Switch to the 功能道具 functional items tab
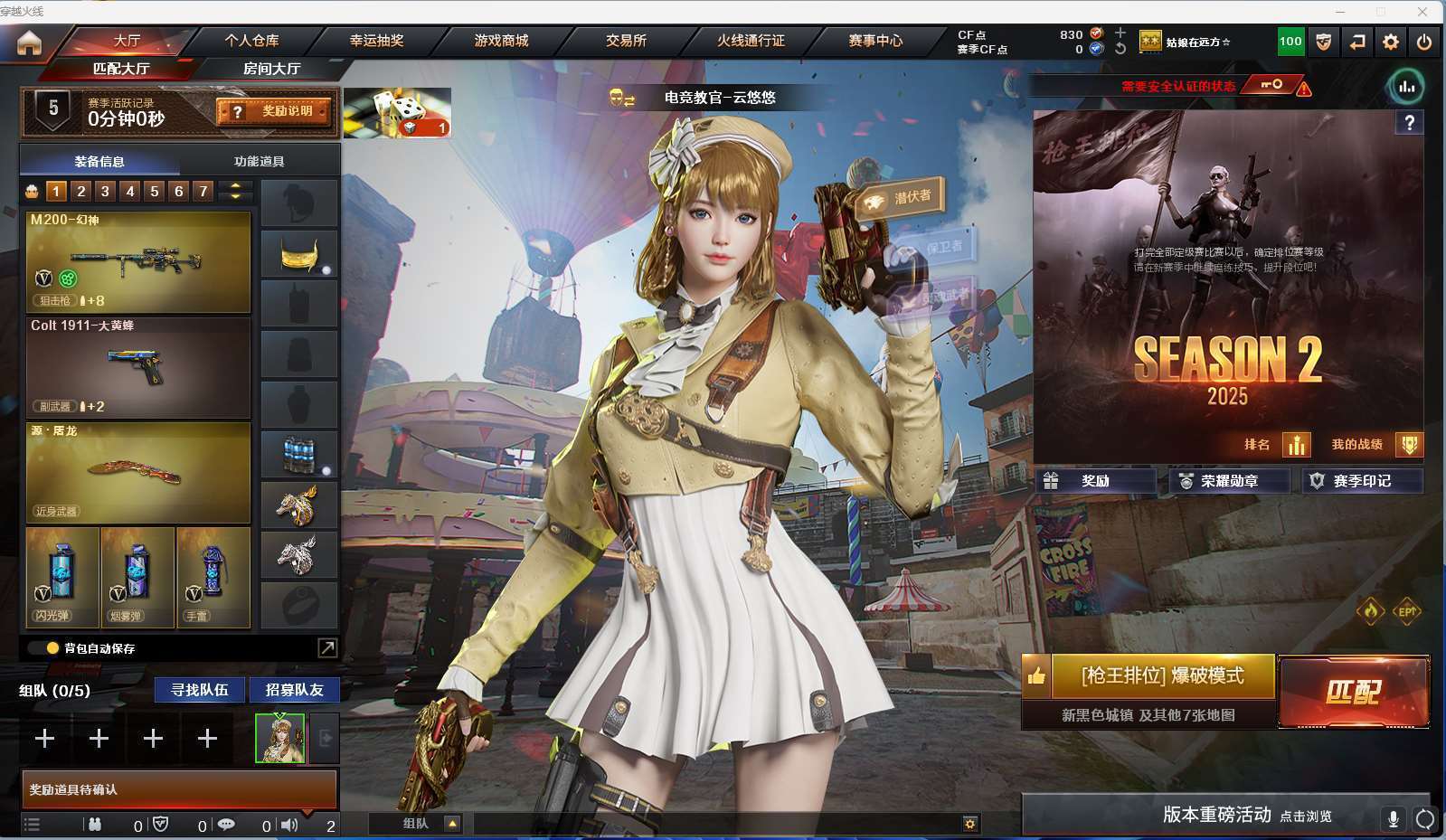This screenshot has width=1446, height=840. click(x=260, y=161)
